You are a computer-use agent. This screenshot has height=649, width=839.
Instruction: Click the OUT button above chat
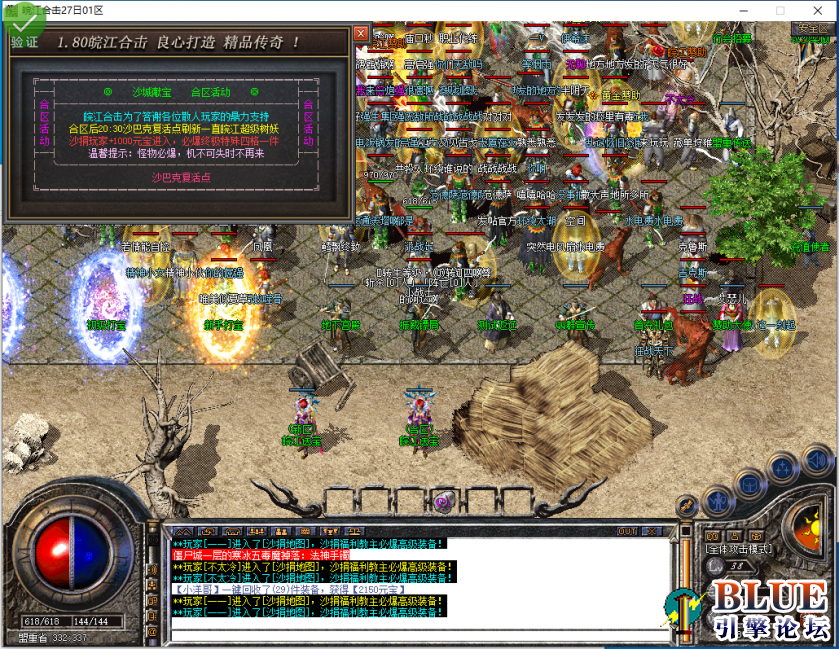628,531
